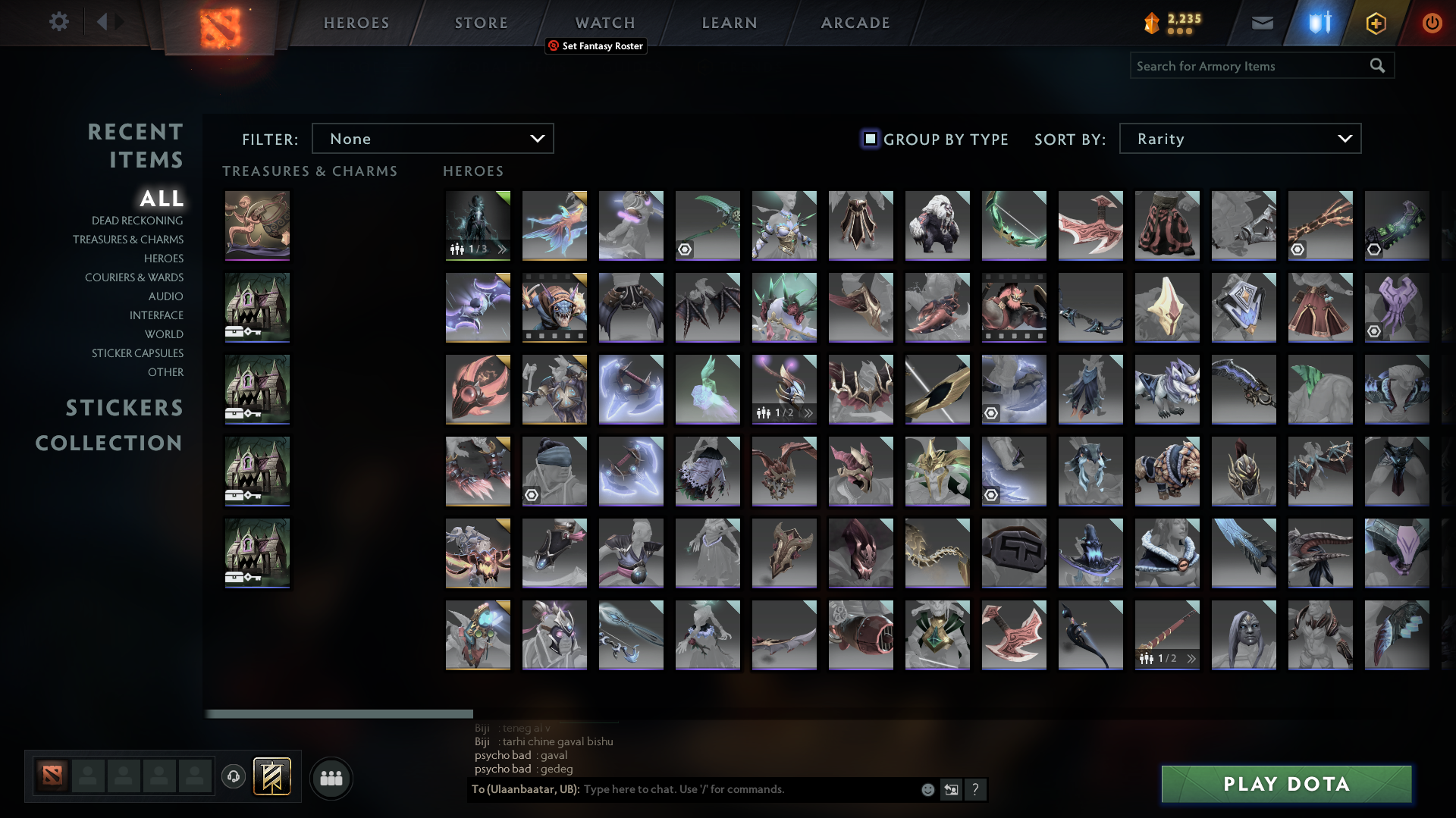
Task: Open the group finder people icon
Action: (x=331, y=778)
